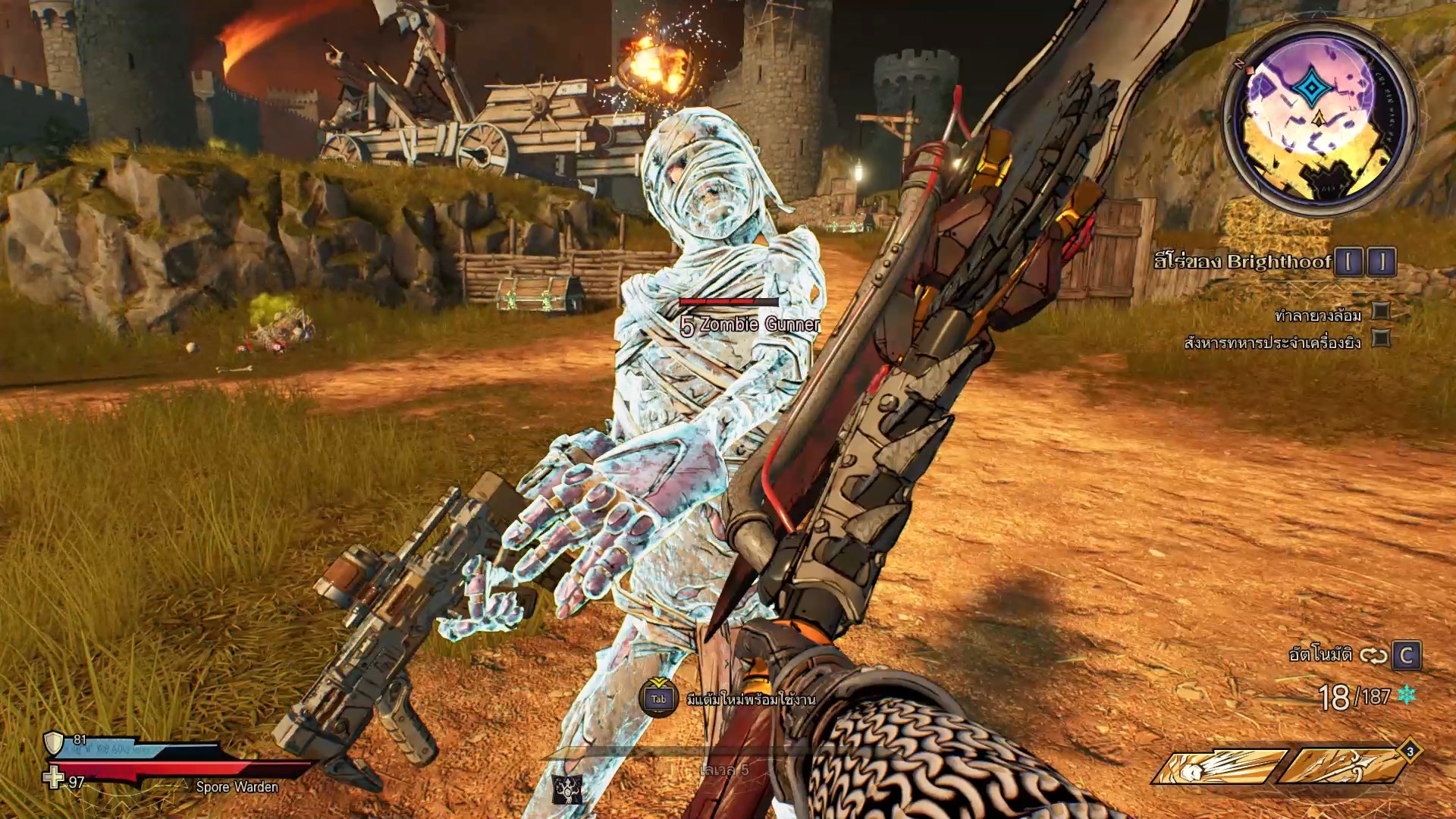The image size is (1456, 819).
Task: Open the new skill point notification
Action: tap(658, 698)
